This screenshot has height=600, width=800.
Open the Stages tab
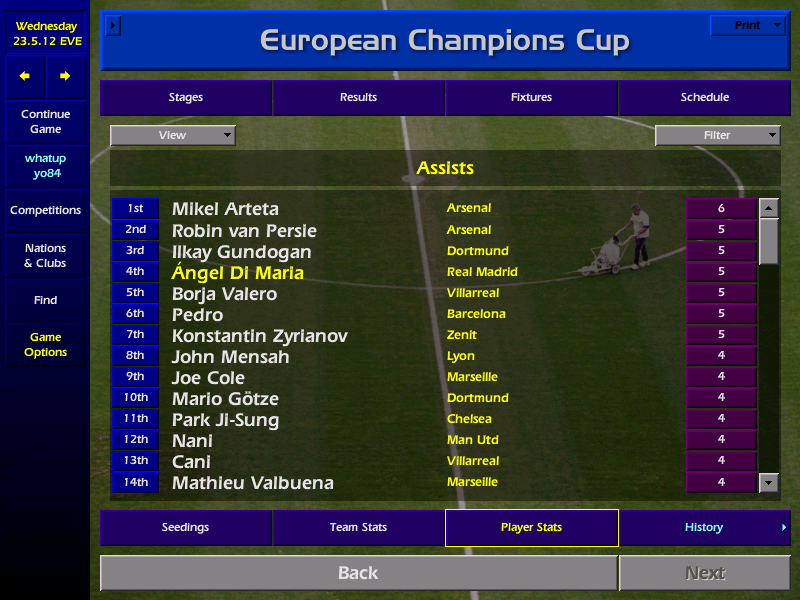(186, 97)
